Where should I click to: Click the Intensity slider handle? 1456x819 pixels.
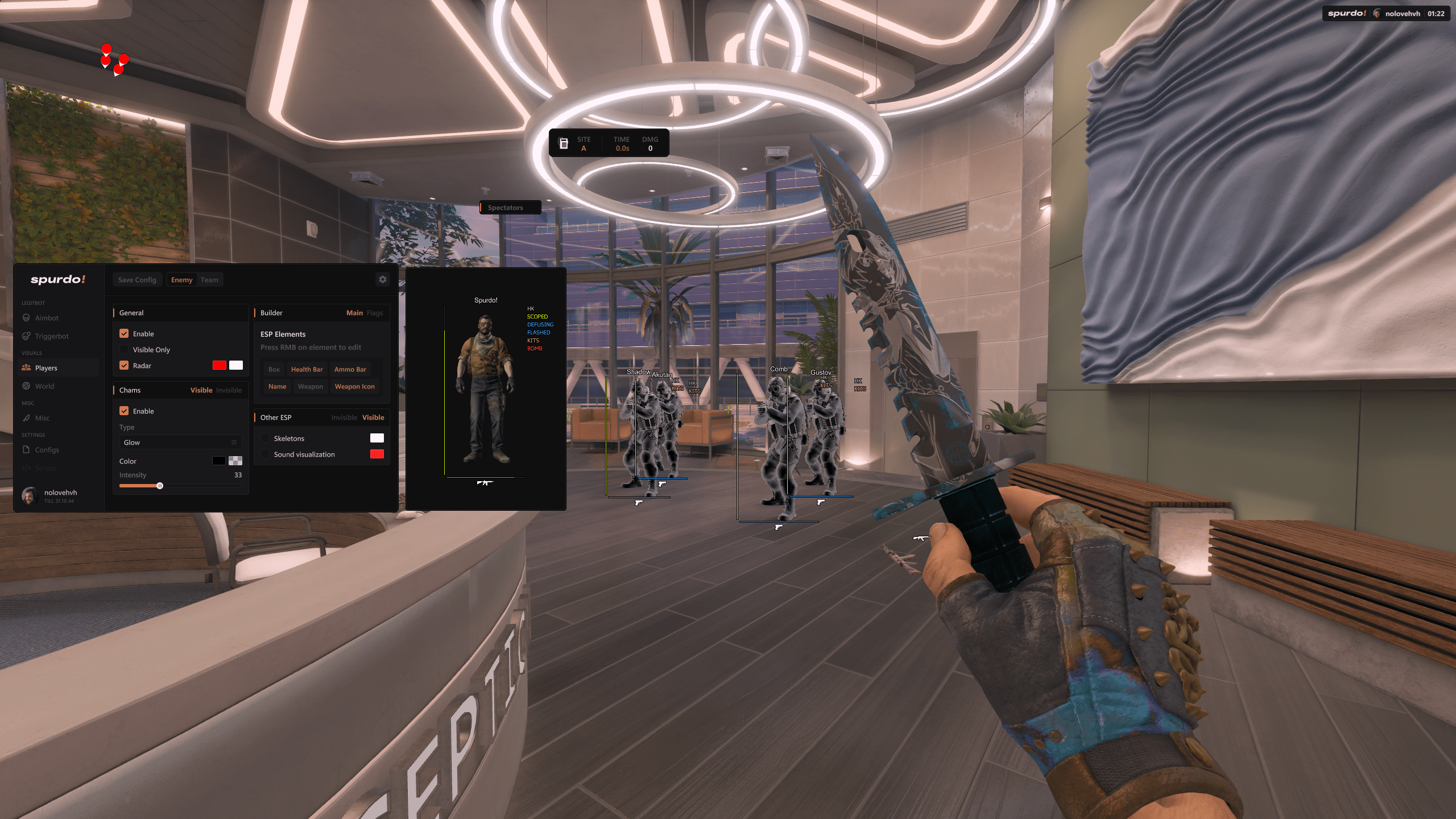pyautogui.click(x=160, y=486)
